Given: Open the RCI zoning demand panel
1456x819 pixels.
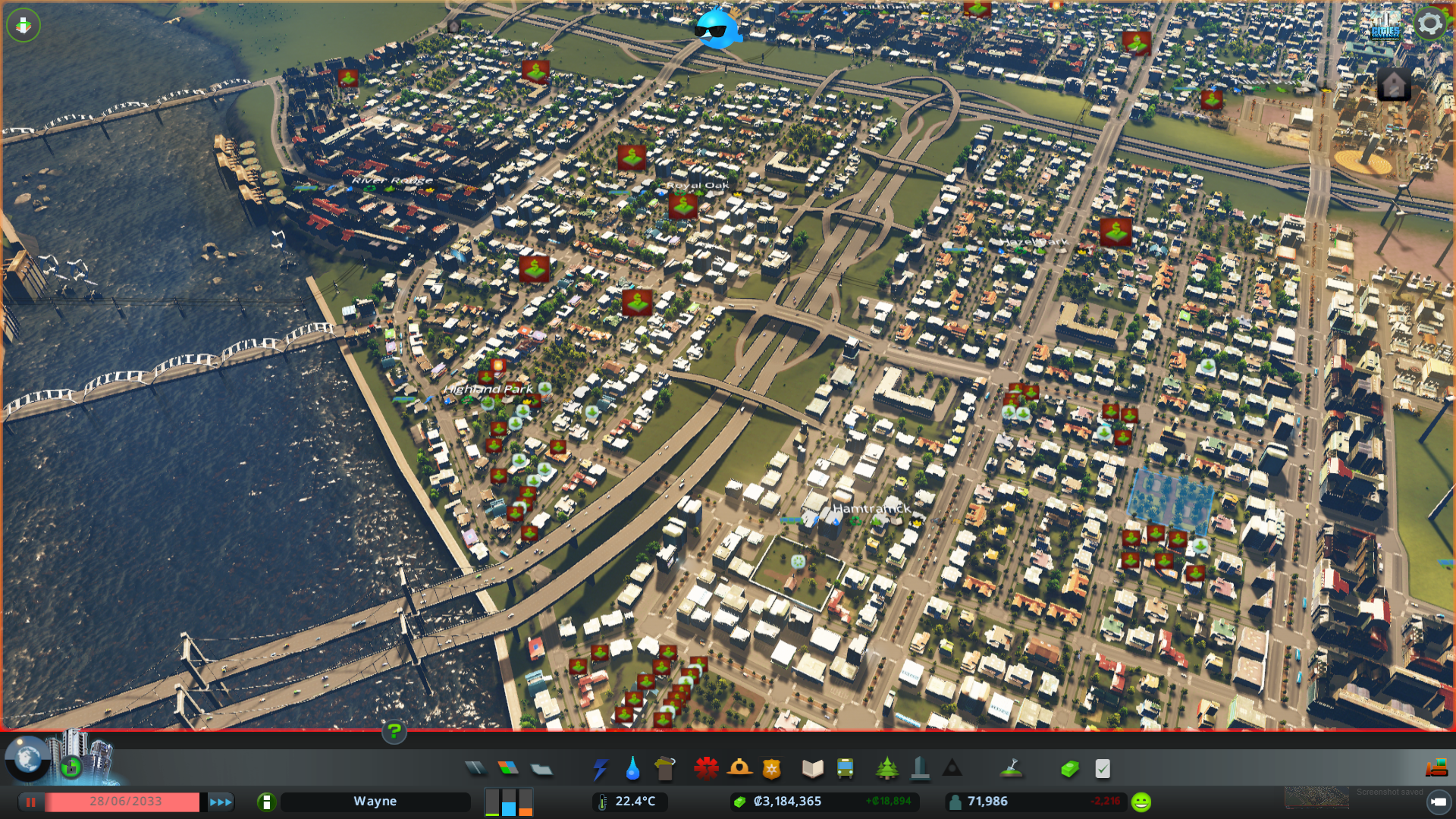Looking at the screenshot, I should [508, 801].
